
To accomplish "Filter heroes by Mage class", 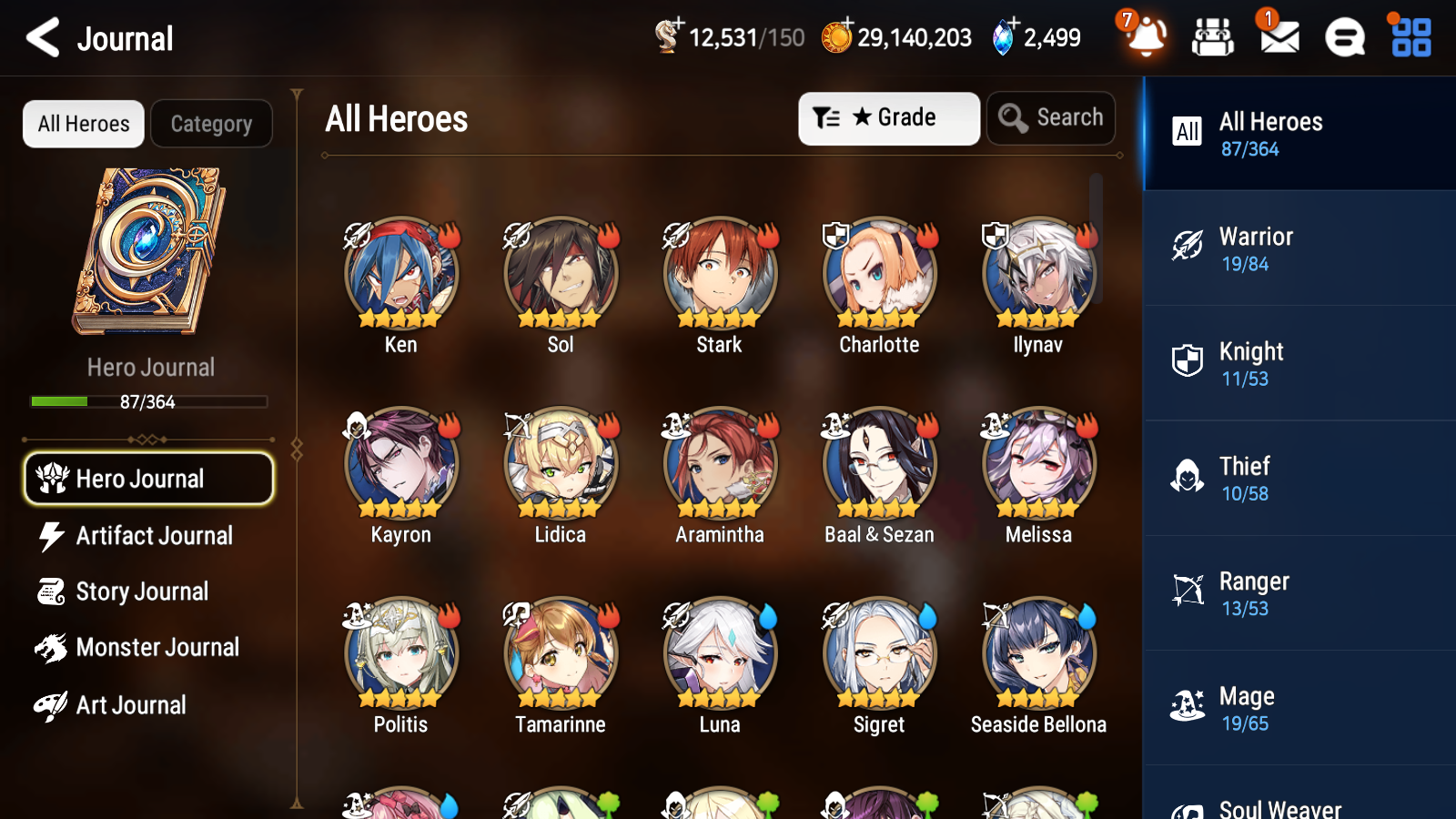I will click(1299, 708).
